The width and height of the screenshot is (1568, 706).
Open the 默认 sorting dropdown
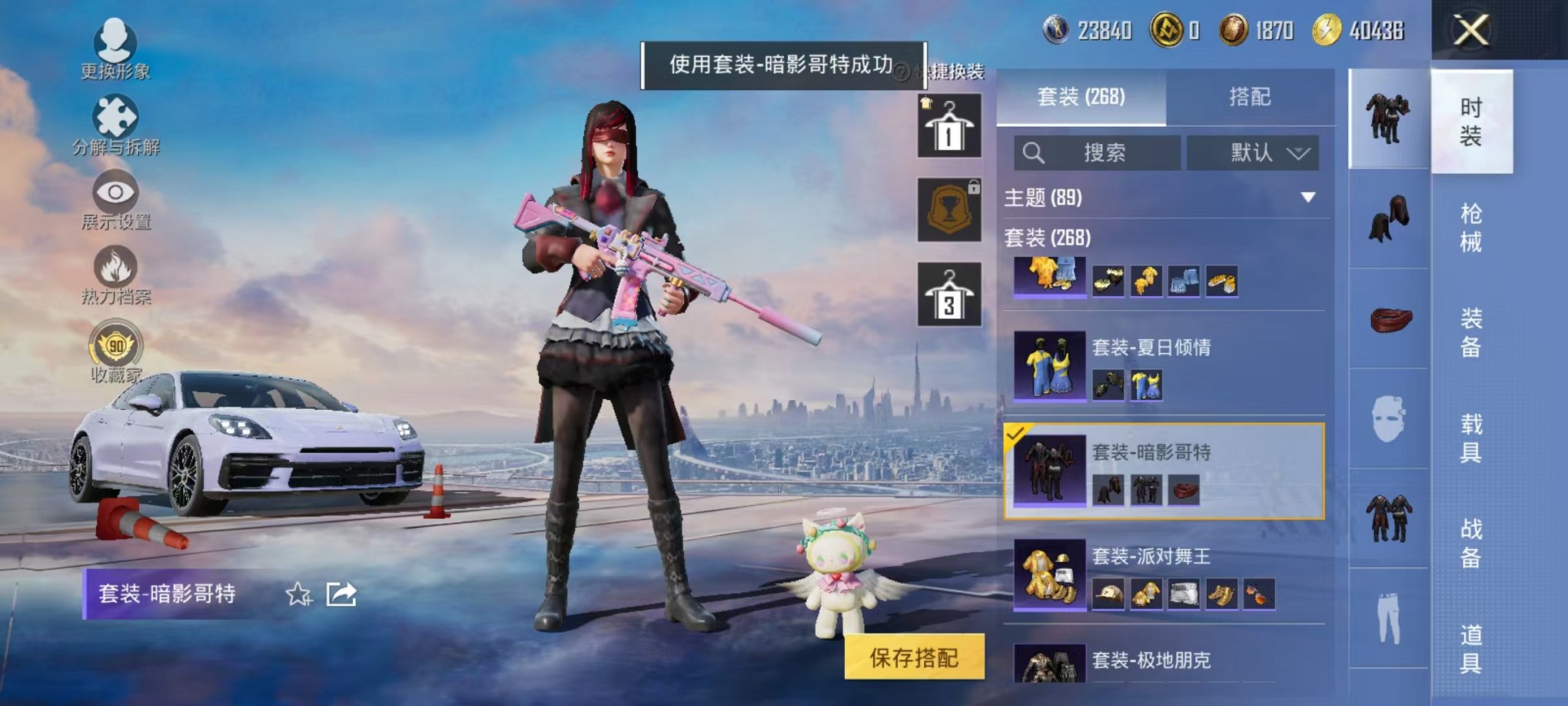pos(1253,152)
